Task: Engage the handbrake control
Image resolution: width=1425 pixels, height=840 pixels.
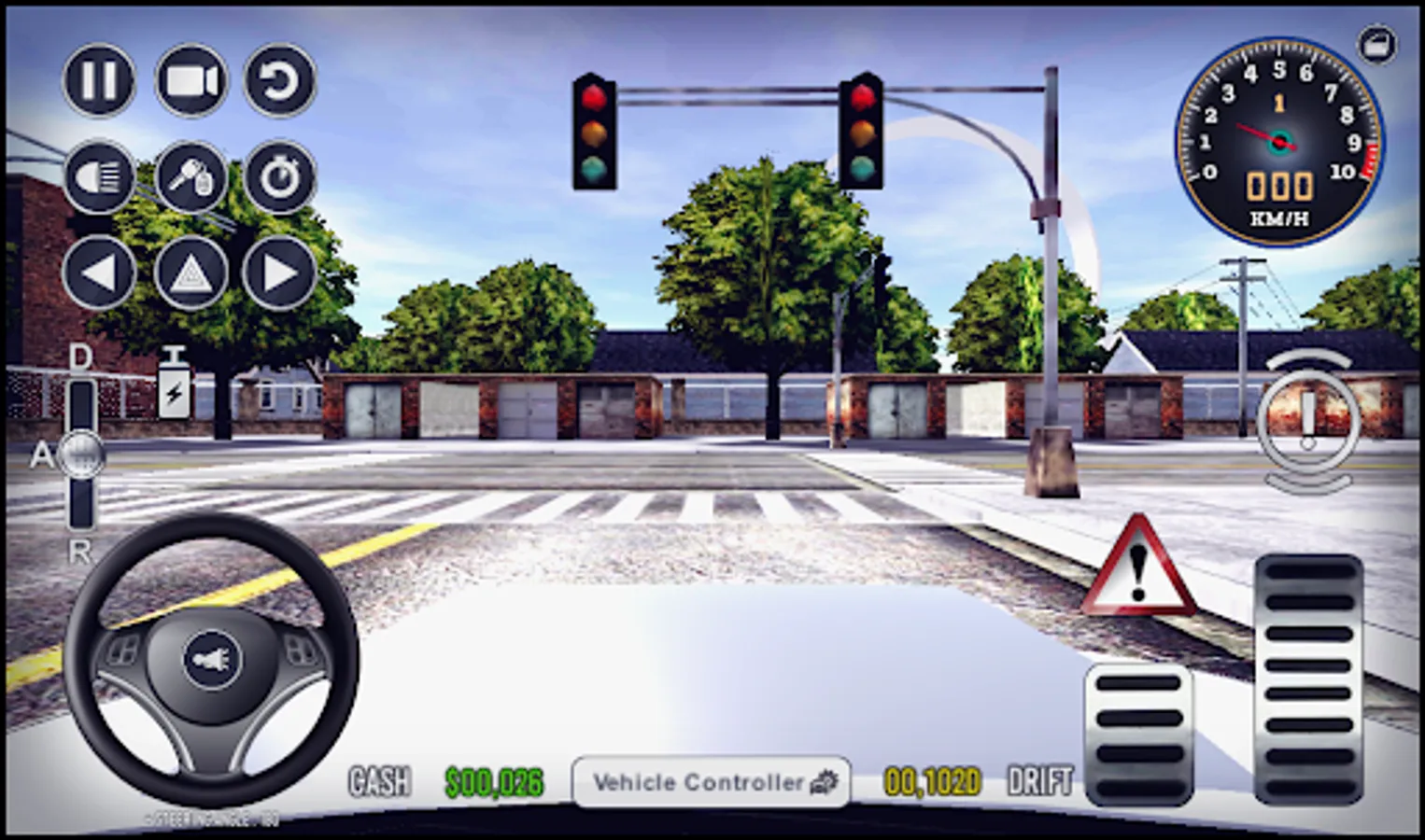Action: (1307, 422)
